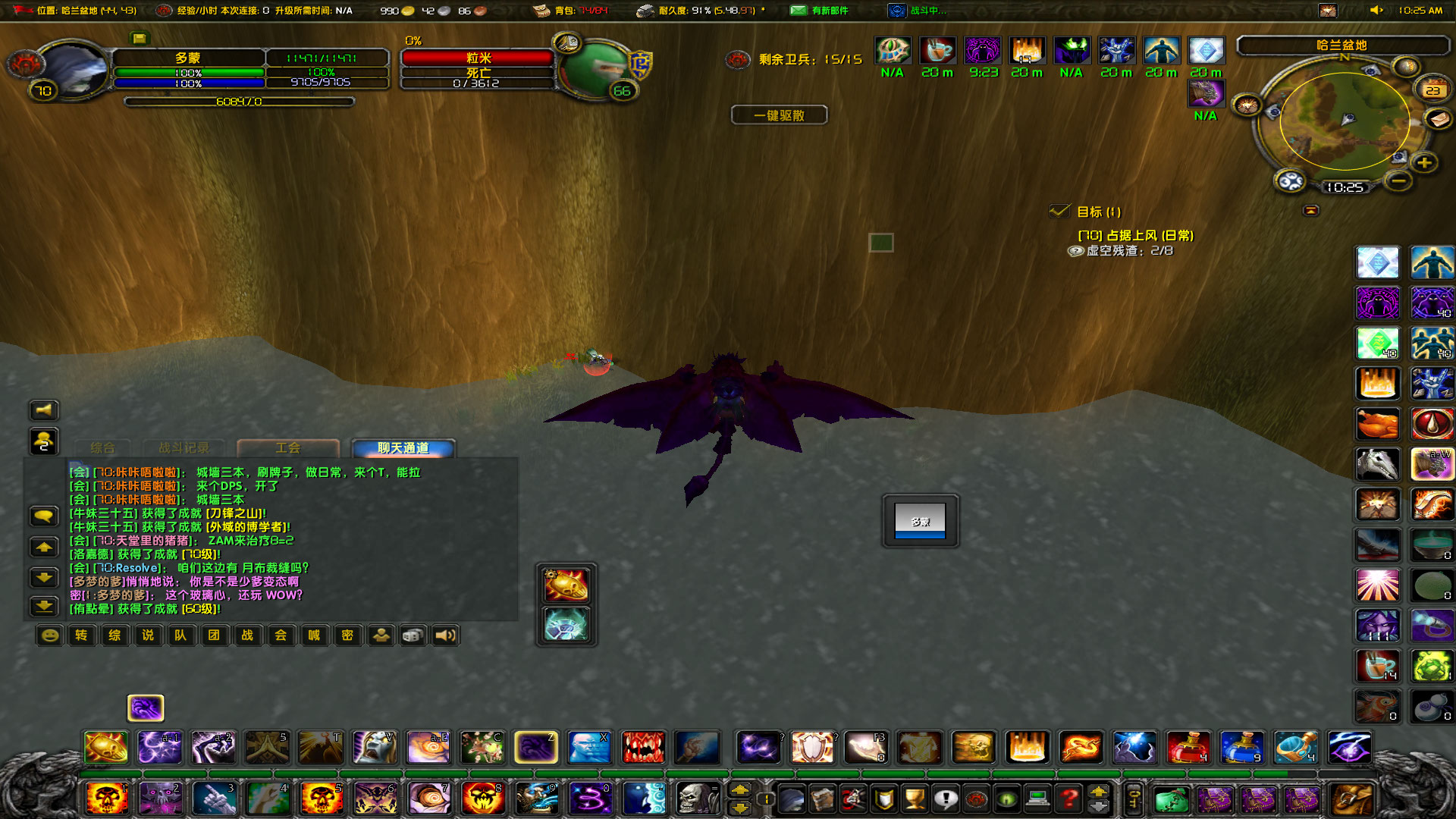The image size is (1456, 819).
Task: Toggle the speaker mute icon beside chat channels
Action: (x=445, y=635)
